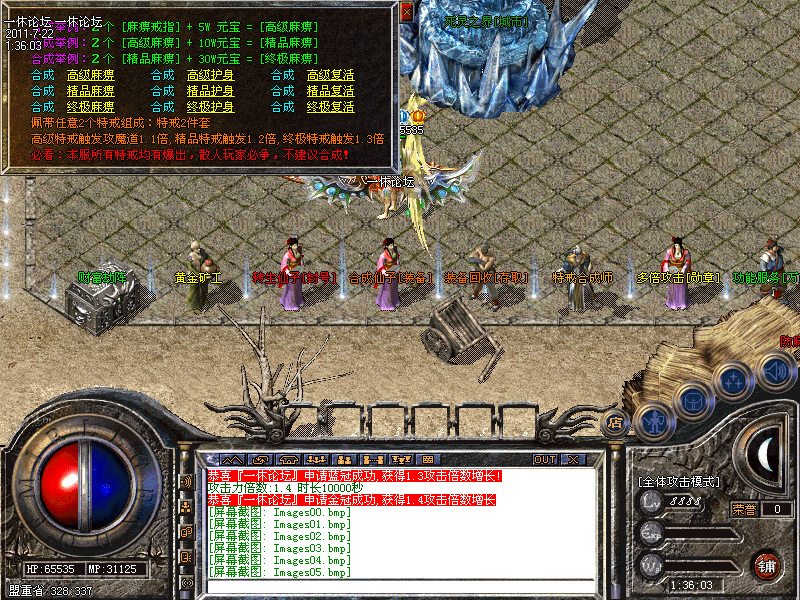Close the synthesis dialog with the red X
Screen dimensions: 800x600
[406, 13]
